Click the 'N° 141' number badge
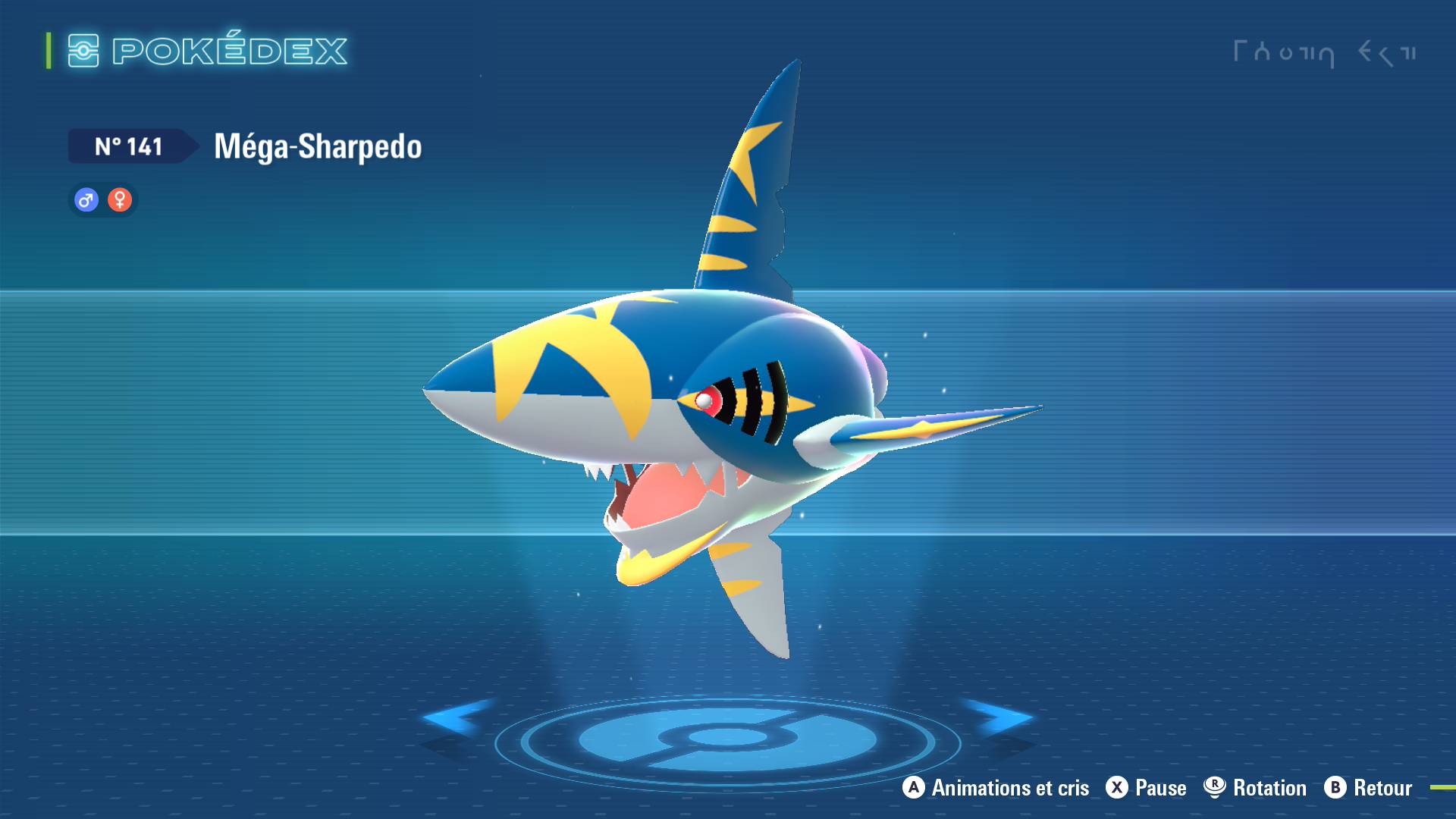Viewport: 1456px width, 819px height. click(129, 146)
